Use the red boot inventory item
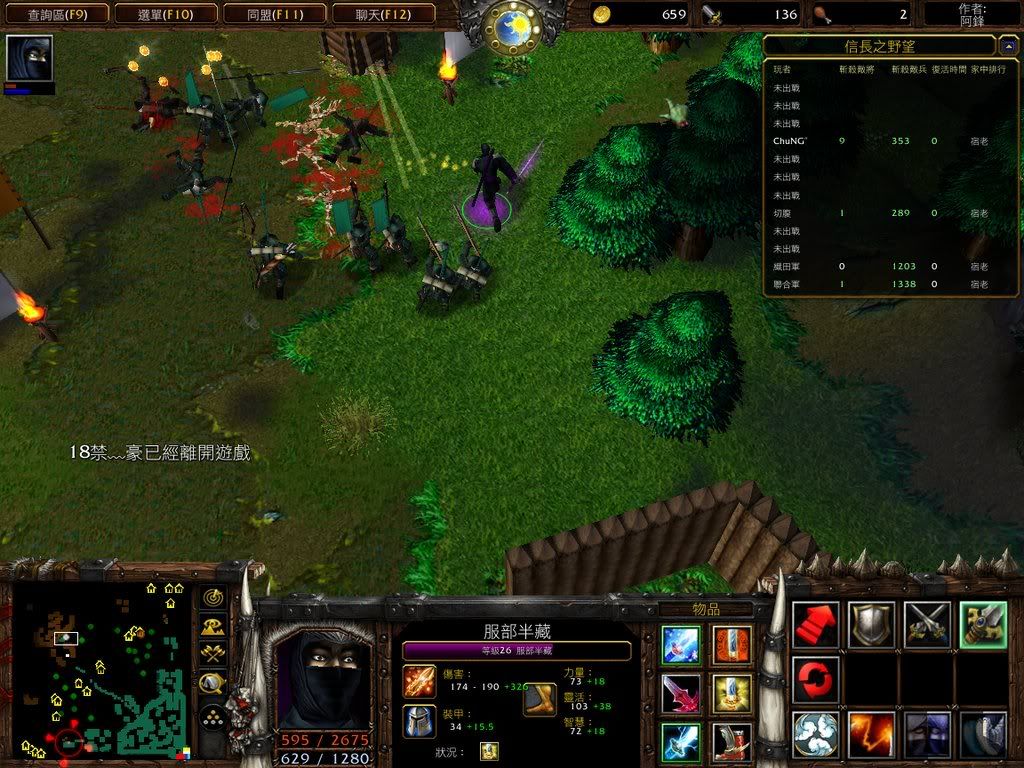This screenshot has width=1024, height=768. 732,741
